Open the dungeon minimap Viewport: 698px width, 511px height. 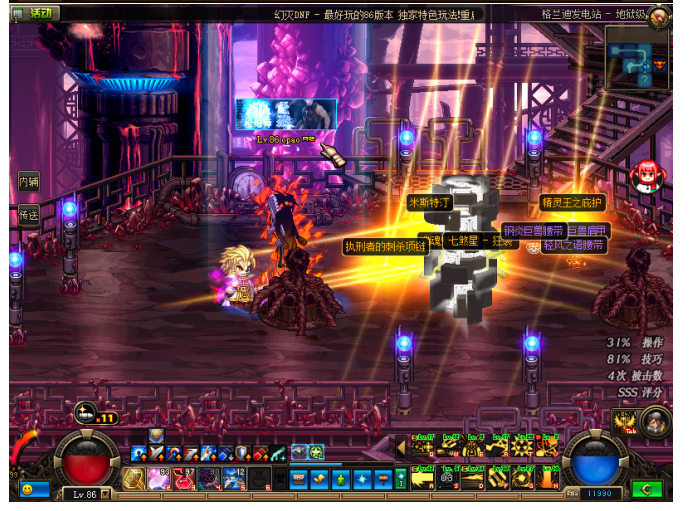pos(636,58)
